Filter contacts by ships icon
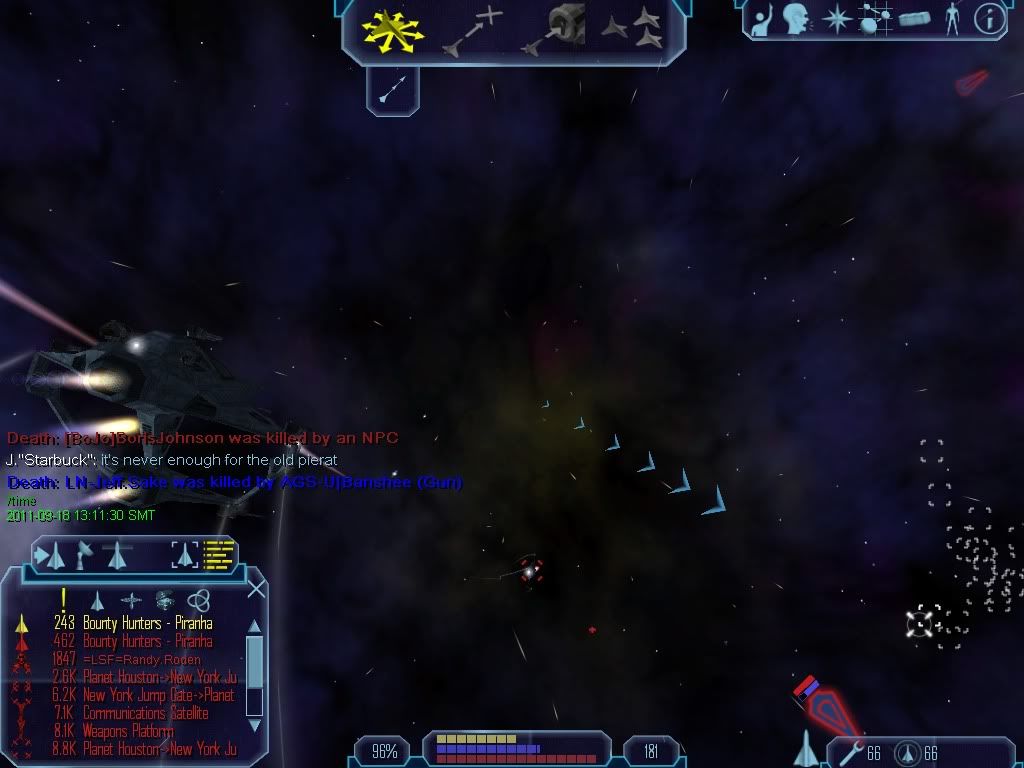The height and width of the screenshot is (768, 1024). tap(97, 600)
